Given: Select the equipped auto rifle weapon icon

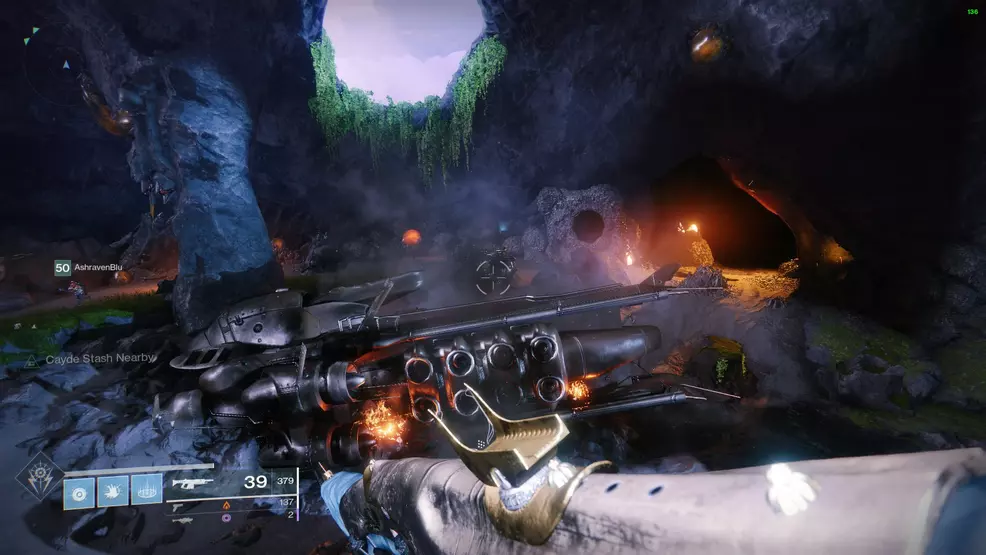Looking at the screenshot, I should coord(190,483).
